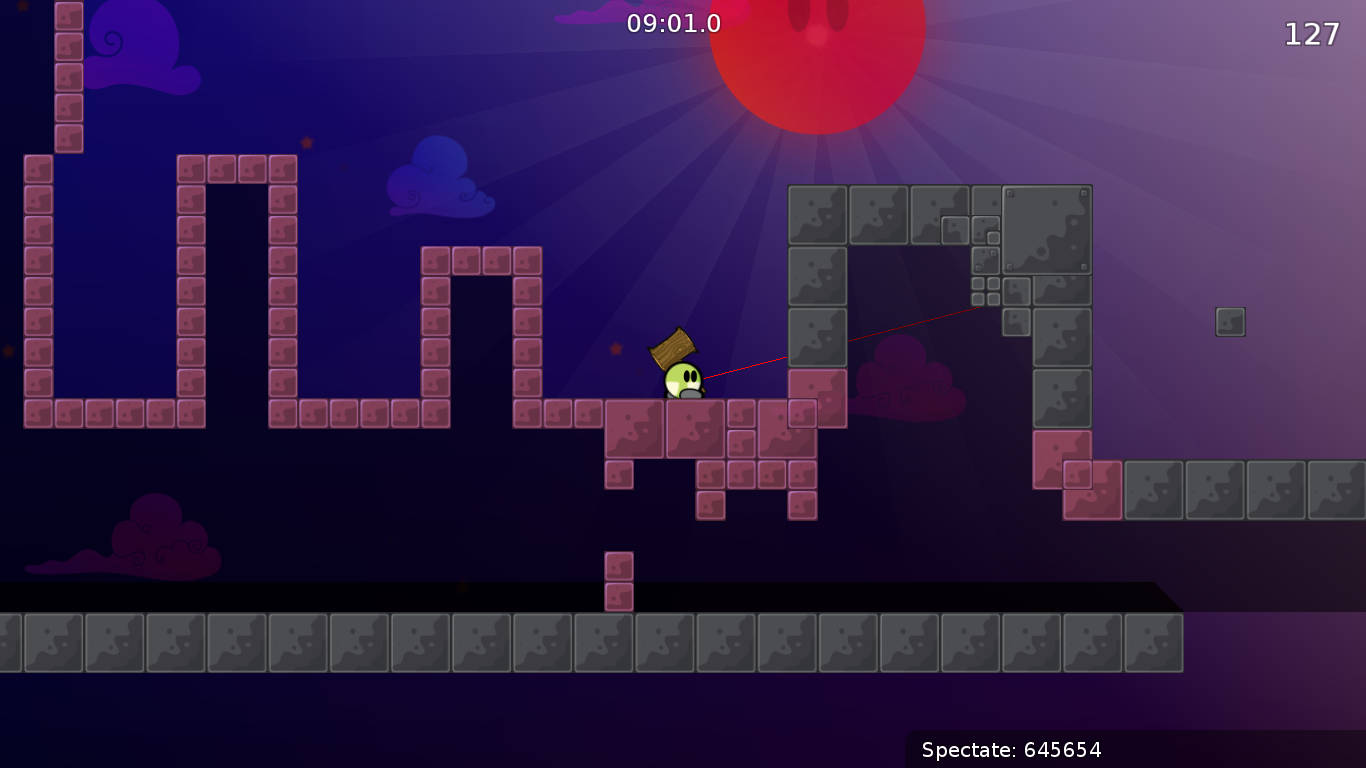The height and width of the screenshot is (768, 1366).
Task: Click the topmost pink block of the left tower
Action: 69,14
